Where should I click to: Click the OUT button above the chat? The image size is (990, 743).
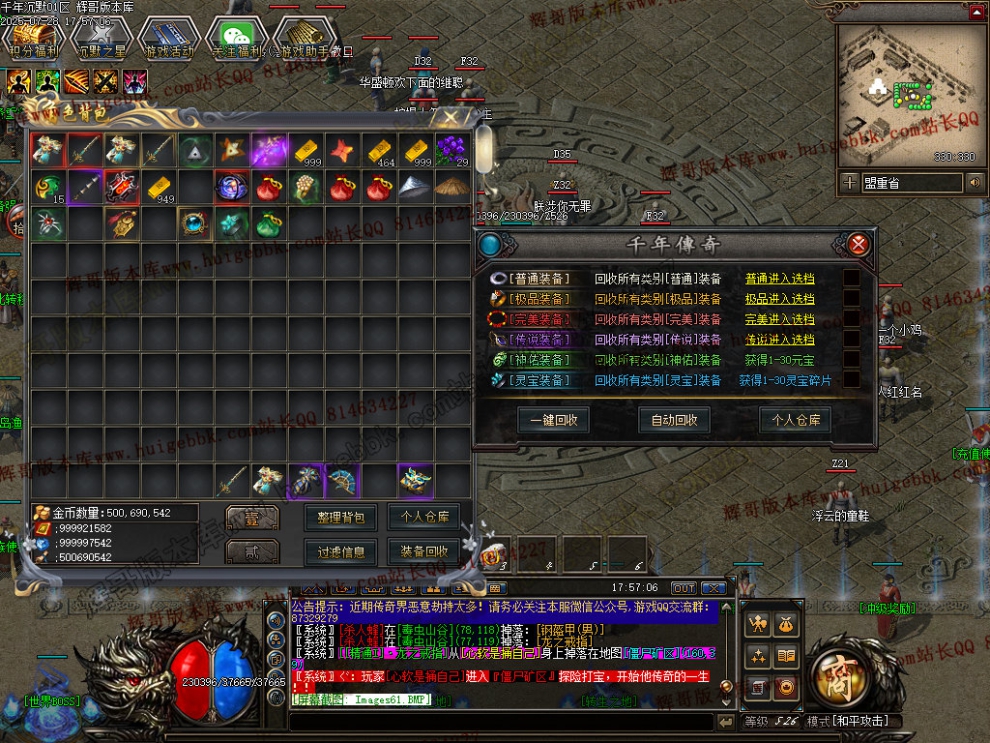pyautogui.click(x=684, y=588)
